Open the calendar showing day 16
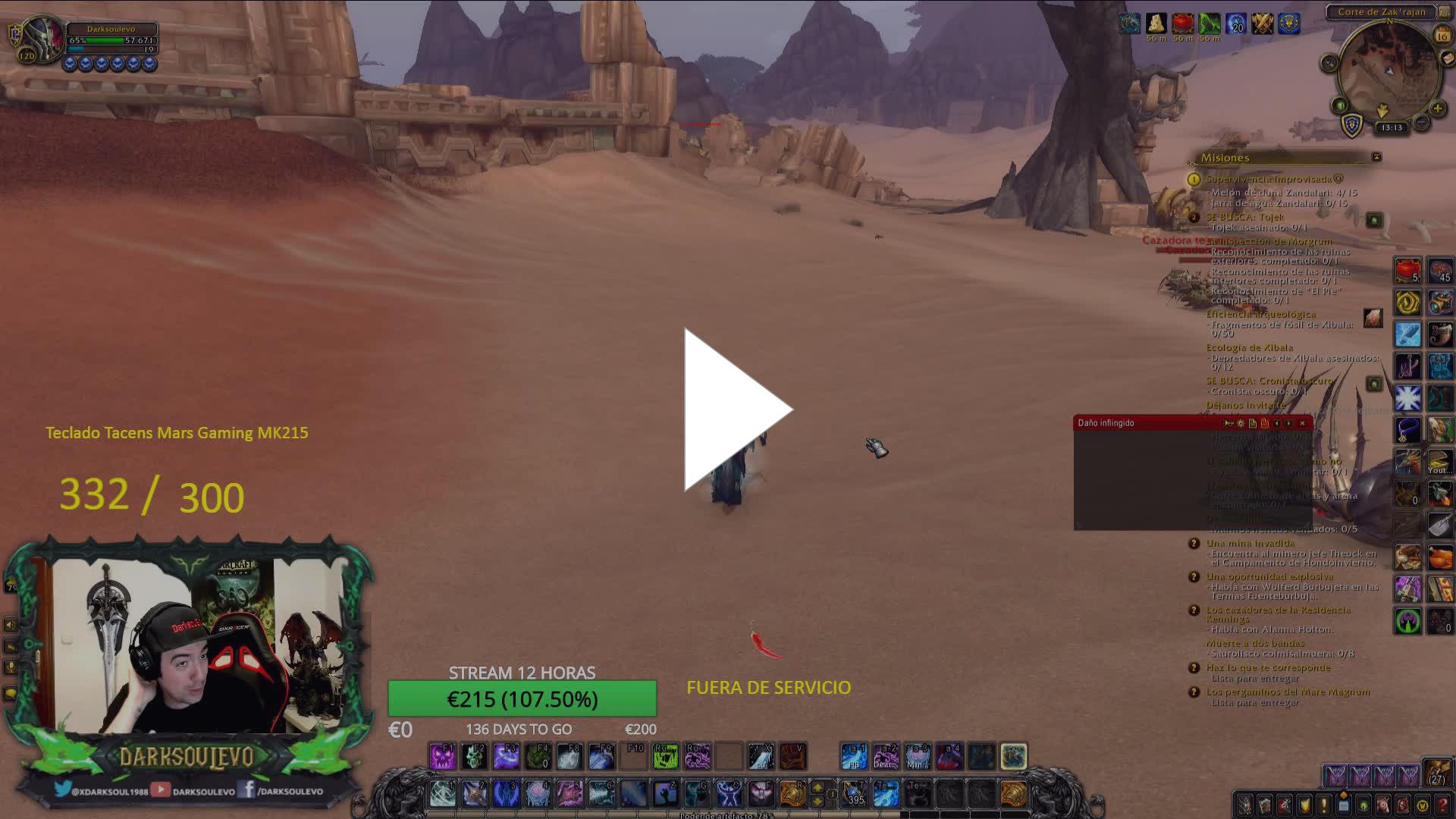This screenshot has width=1456, height=819. [x=1442, y=35]
